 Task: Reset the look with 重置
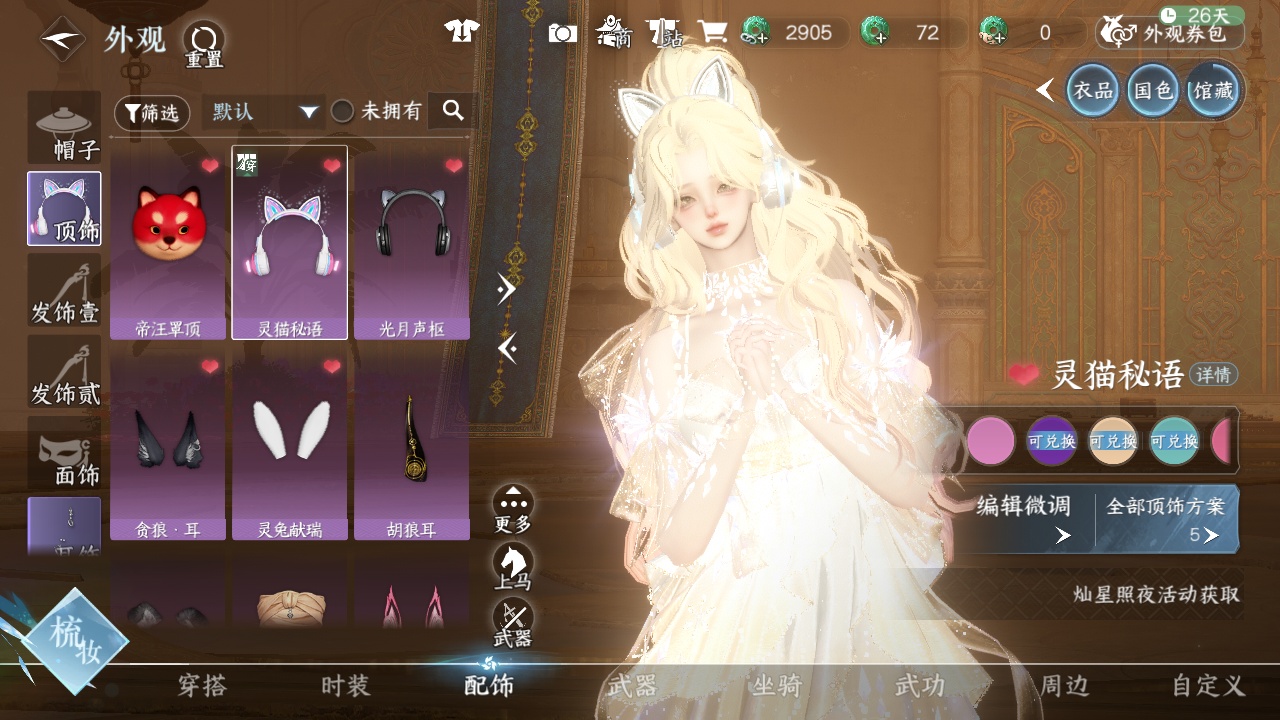(x=204, y=44)
